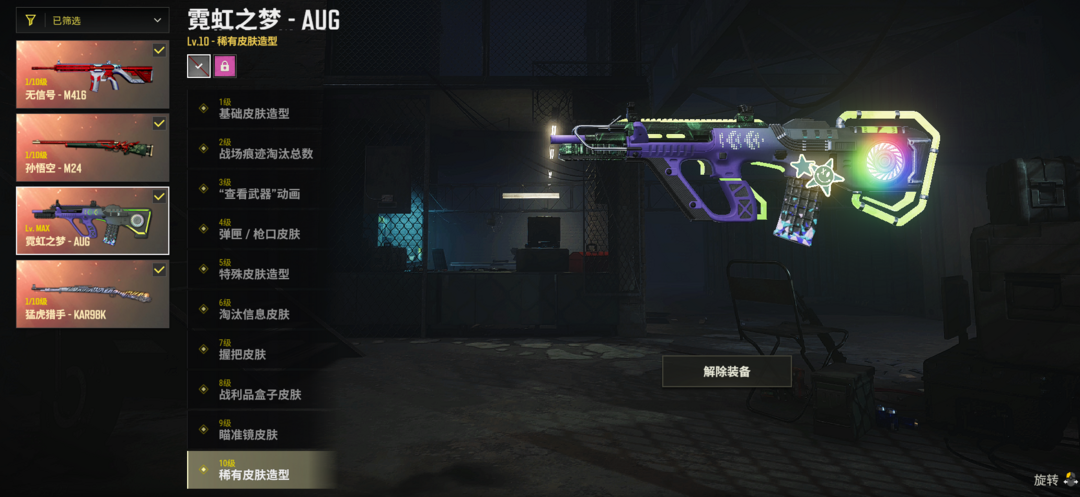Select the gray icon beside the pink lock
The image size is (1080, 497).
pos(198,66)
